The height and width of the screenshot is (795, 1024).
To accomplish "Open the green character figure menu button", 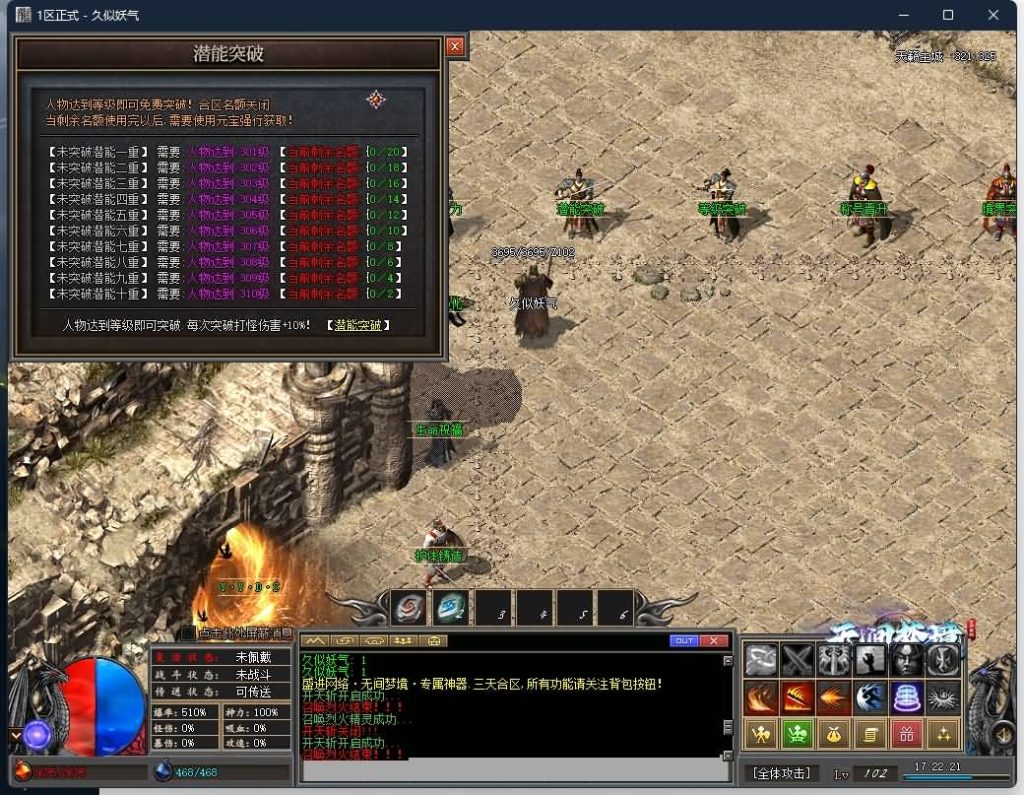I will 797,735.
